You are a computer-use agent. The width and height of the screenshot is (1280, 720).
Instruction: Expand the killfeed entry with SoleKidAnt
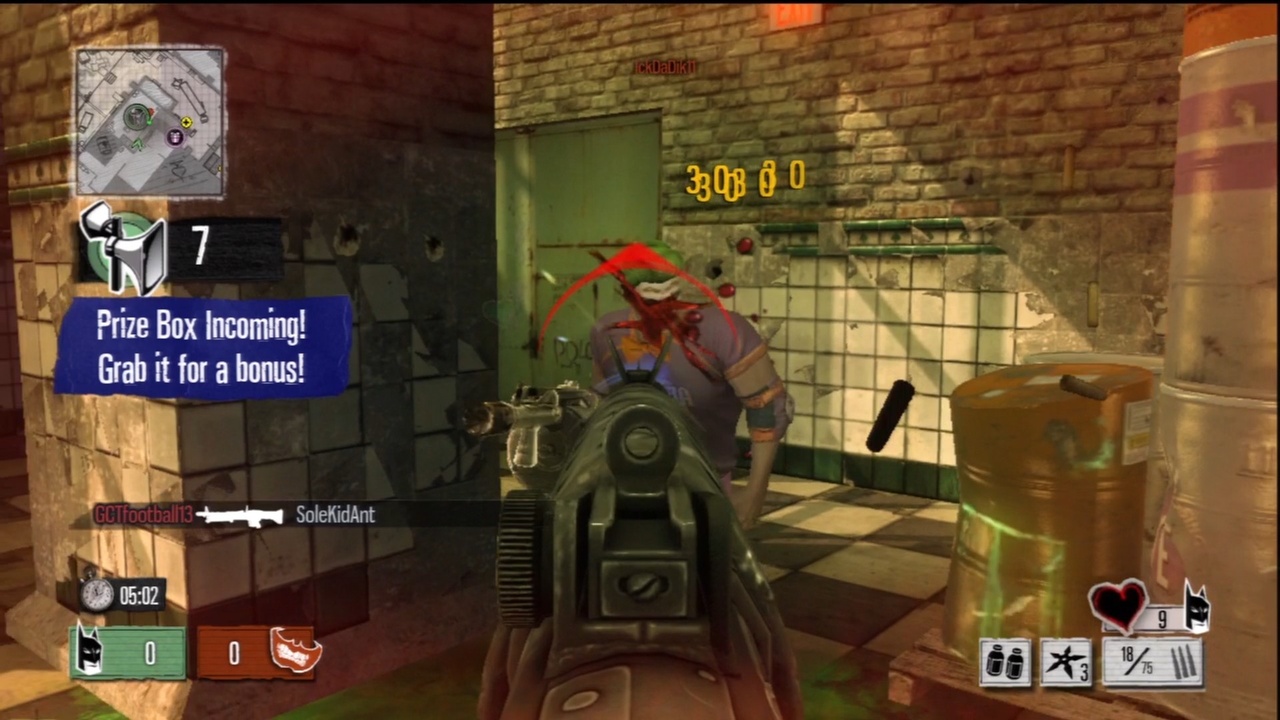click(335, 515)
